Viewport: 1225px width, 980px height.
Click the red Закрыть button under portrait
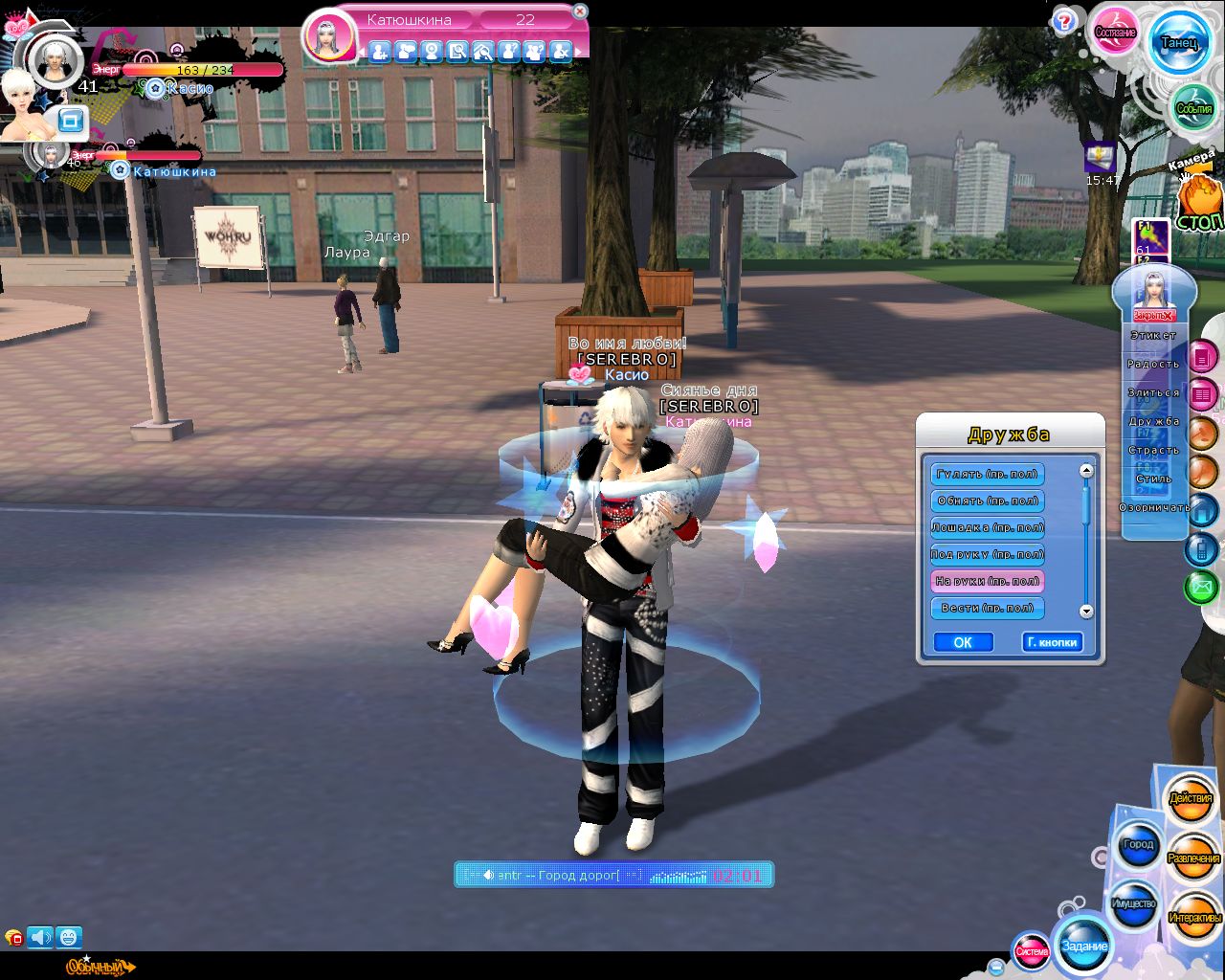(x=1152, y=316)
